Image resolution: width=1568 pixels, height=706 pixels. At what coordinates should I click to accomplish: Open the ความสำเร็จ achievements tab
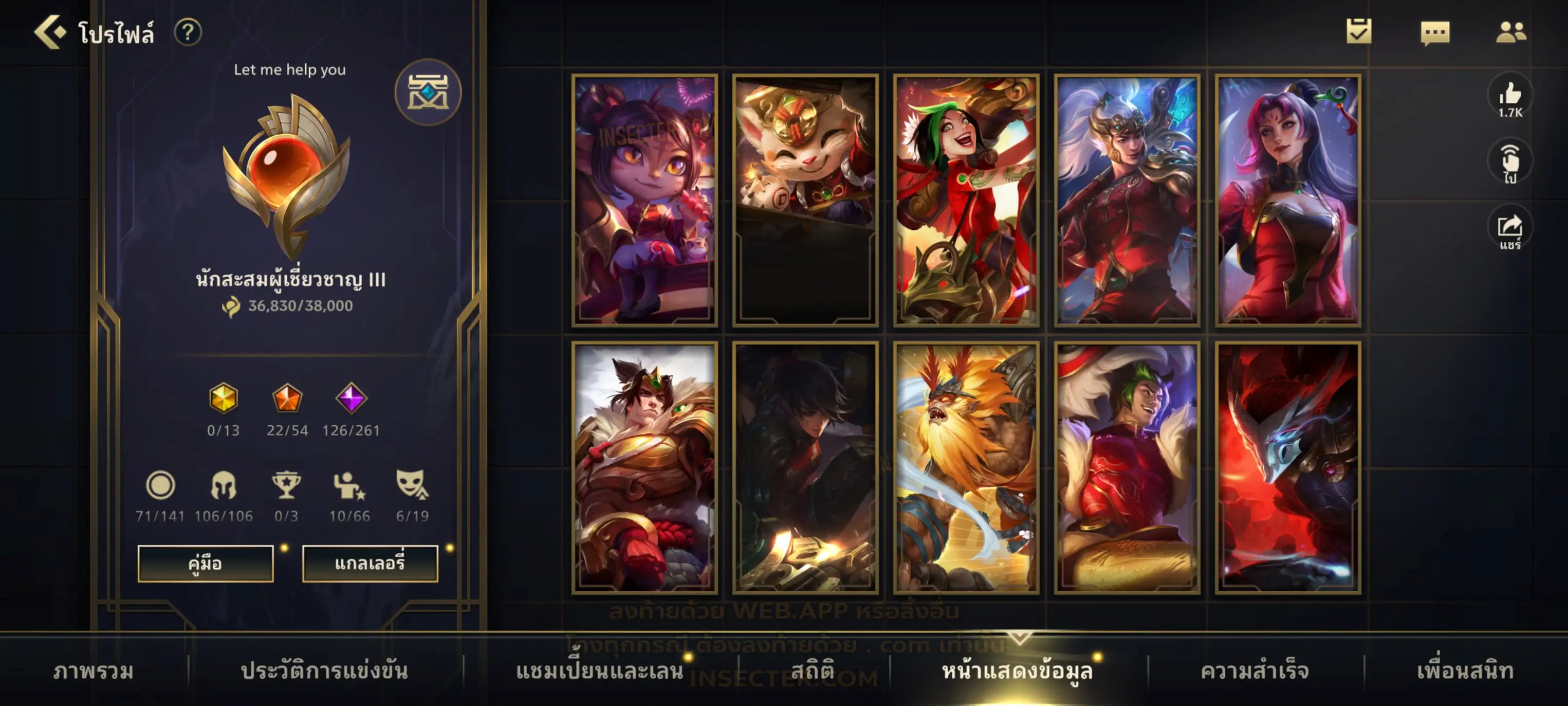(x=1255, y=671)
